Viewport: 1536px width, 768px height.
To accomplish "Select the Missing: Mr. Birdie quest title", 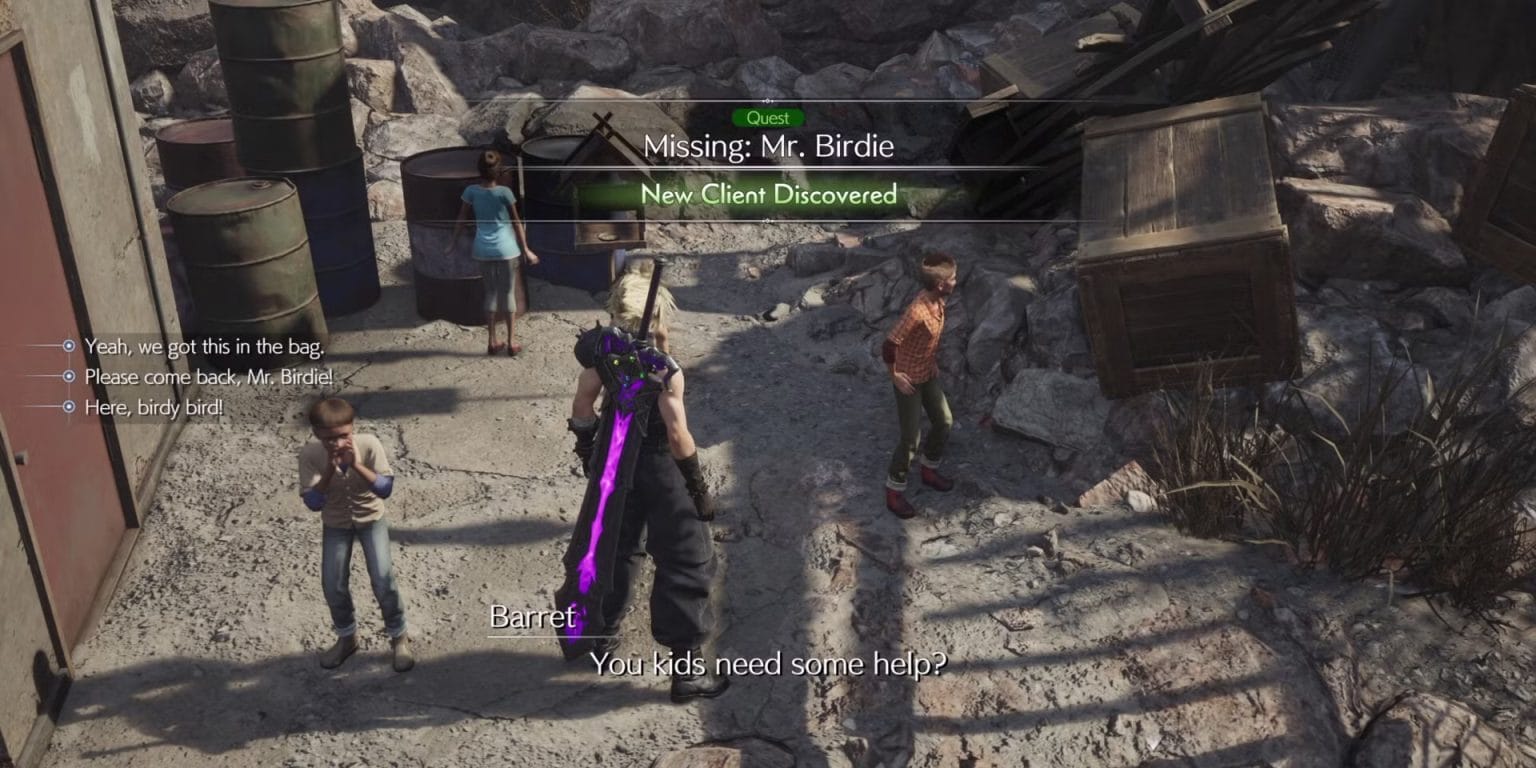I will (x=768, y=146).
